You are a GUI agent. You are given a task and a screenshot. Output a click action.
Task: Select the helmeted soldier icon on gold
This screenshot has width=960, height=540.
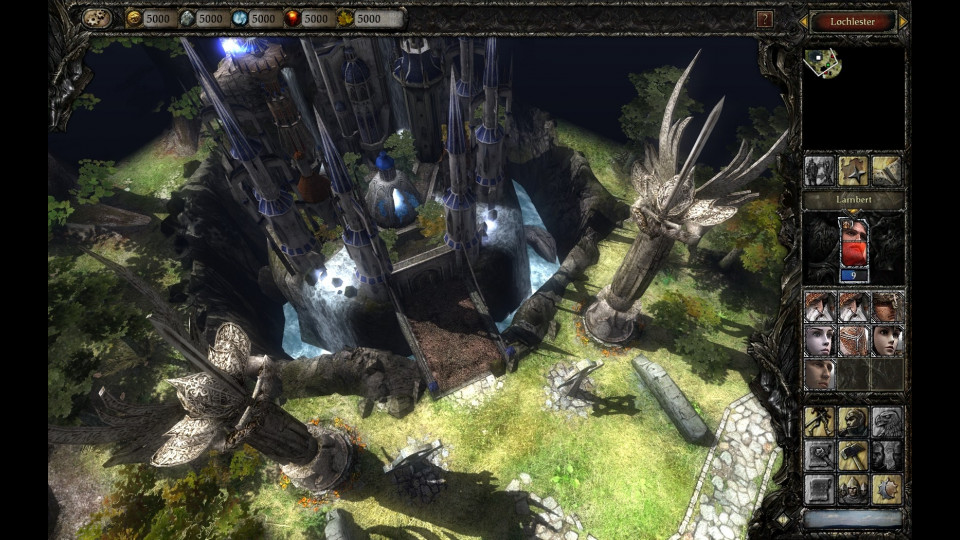(853, 421)
